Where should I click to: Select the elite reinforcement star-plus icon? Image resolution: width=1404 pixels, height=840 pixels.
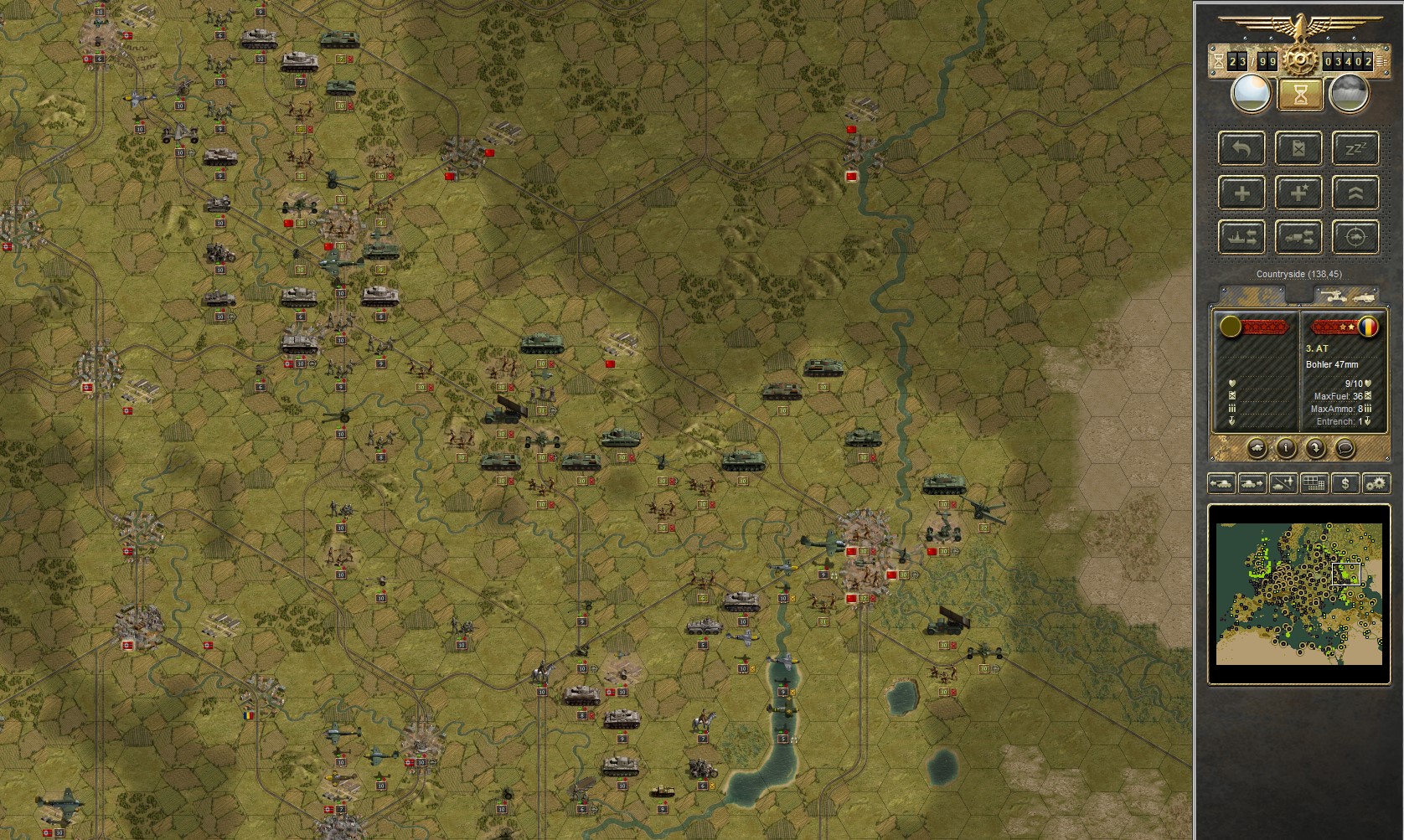click(x=1298, y=193)
